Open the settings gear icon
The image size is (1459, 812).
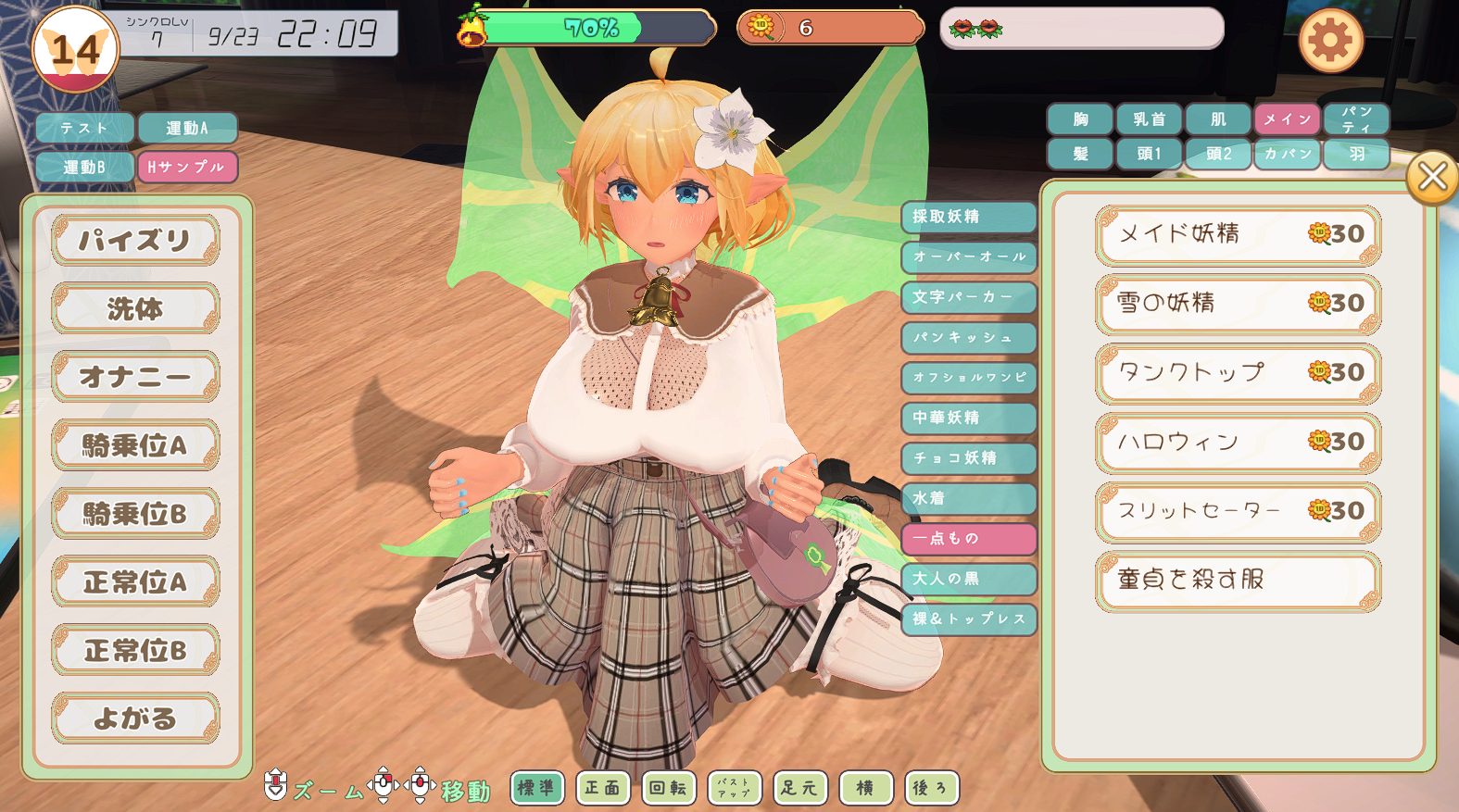(x=1330, y=41)
